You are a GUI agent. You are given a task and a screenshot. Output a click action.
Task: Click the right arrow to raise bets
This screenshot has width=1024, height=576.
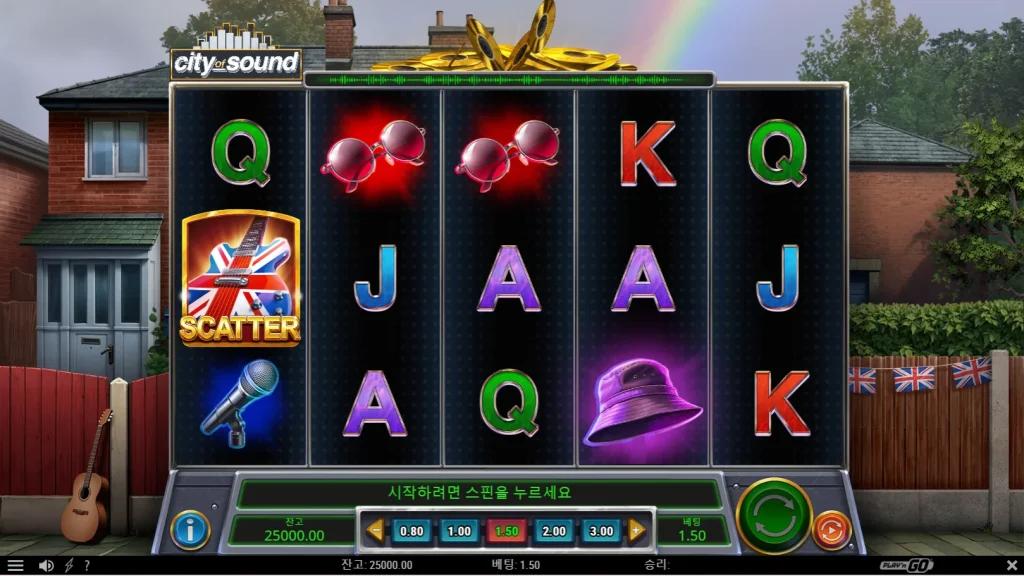pos(637,531)
